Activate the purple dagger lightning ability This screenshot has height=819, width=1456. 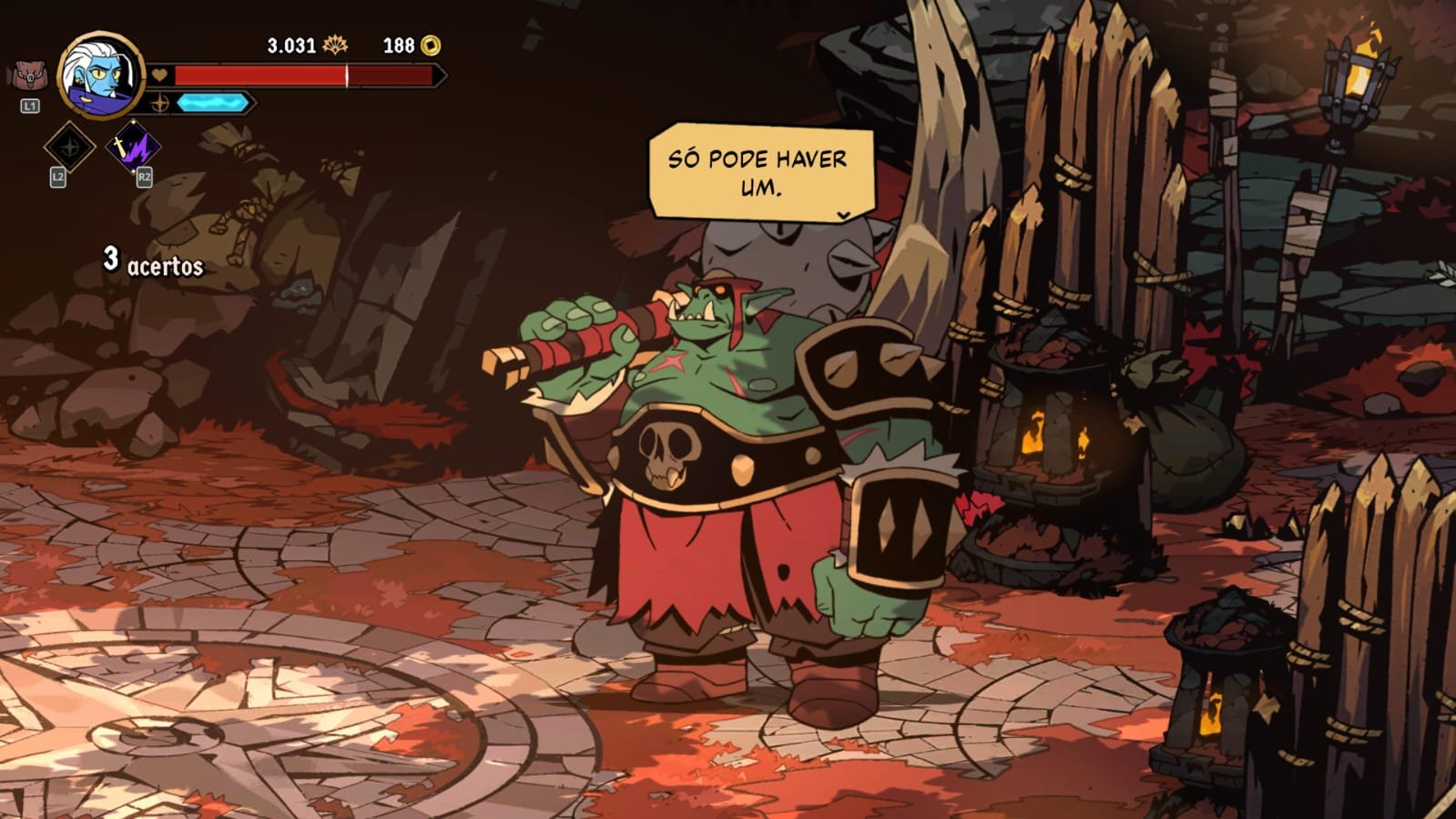133,146
